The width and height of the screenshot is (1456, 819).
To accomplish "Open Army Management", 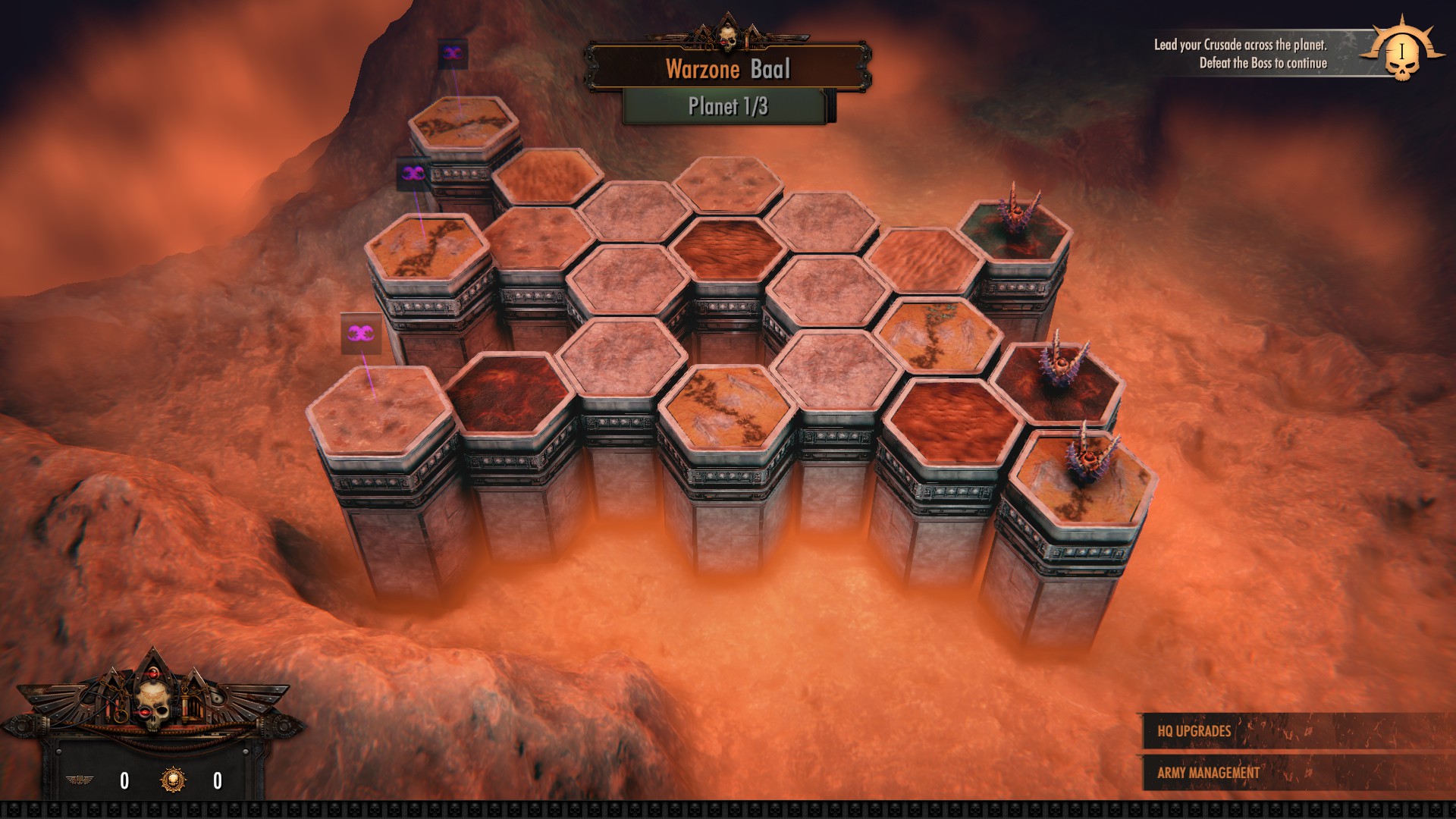I will 1208,773.
